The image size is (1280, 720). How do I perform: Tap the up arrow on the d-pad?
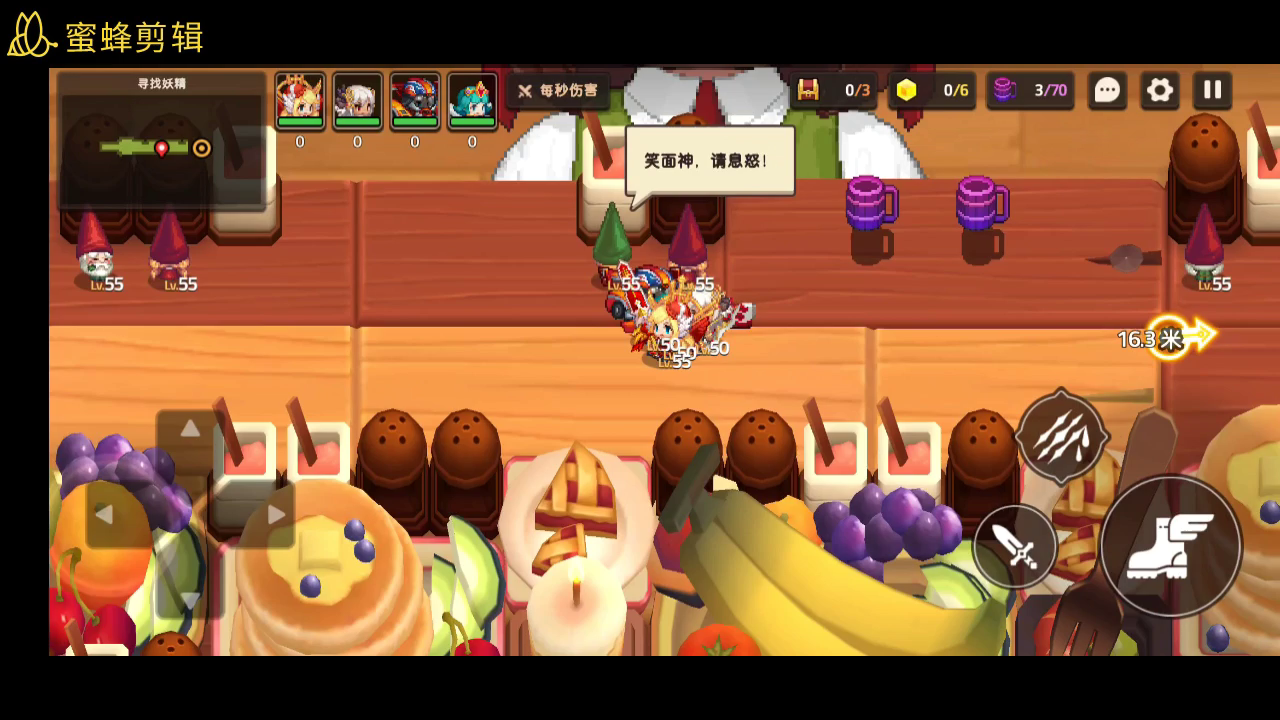pyautogui.click(x=190, y=430)
